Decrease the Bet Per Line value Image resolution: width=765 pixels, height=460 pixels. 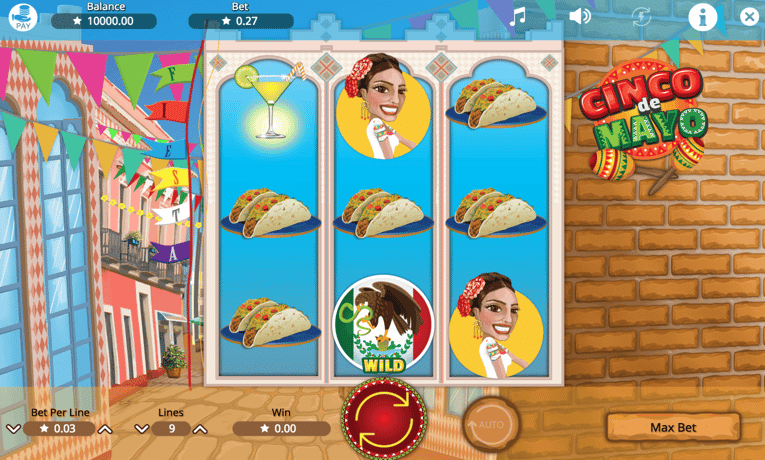click(x=13, y=429)
